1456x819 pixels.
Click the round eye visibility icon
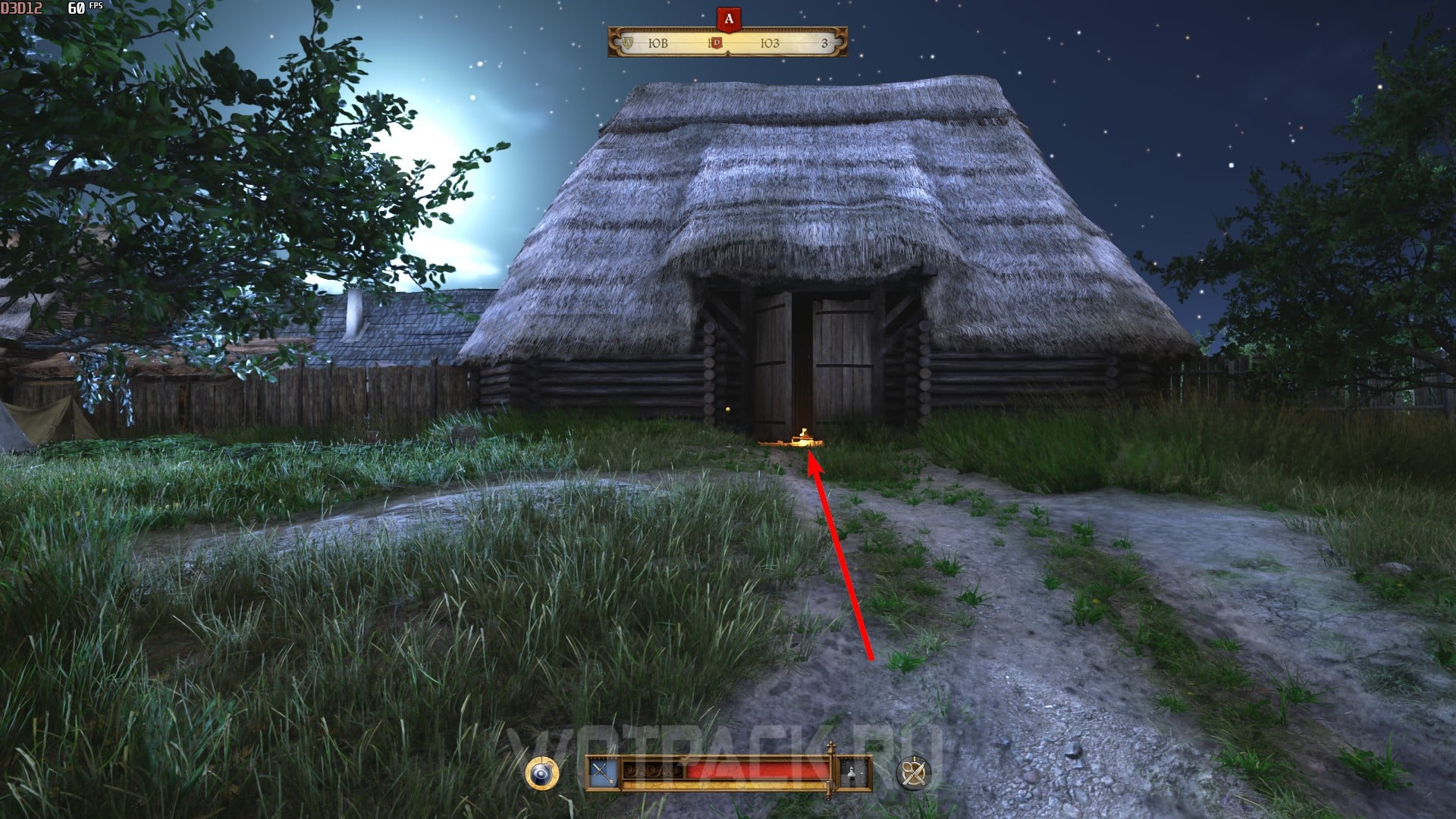coord(541,773)
